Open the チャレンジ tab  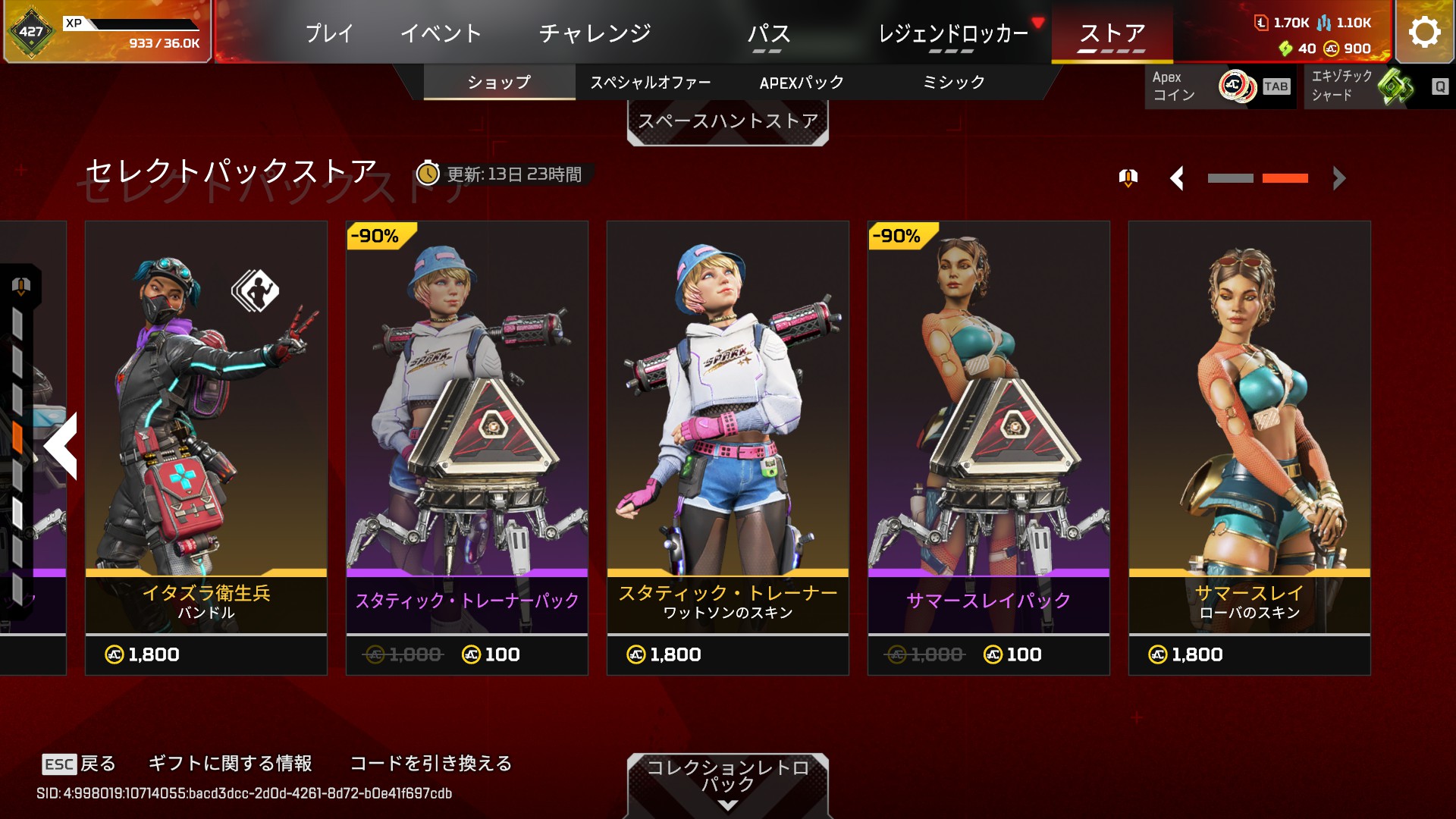pos(595,33)
